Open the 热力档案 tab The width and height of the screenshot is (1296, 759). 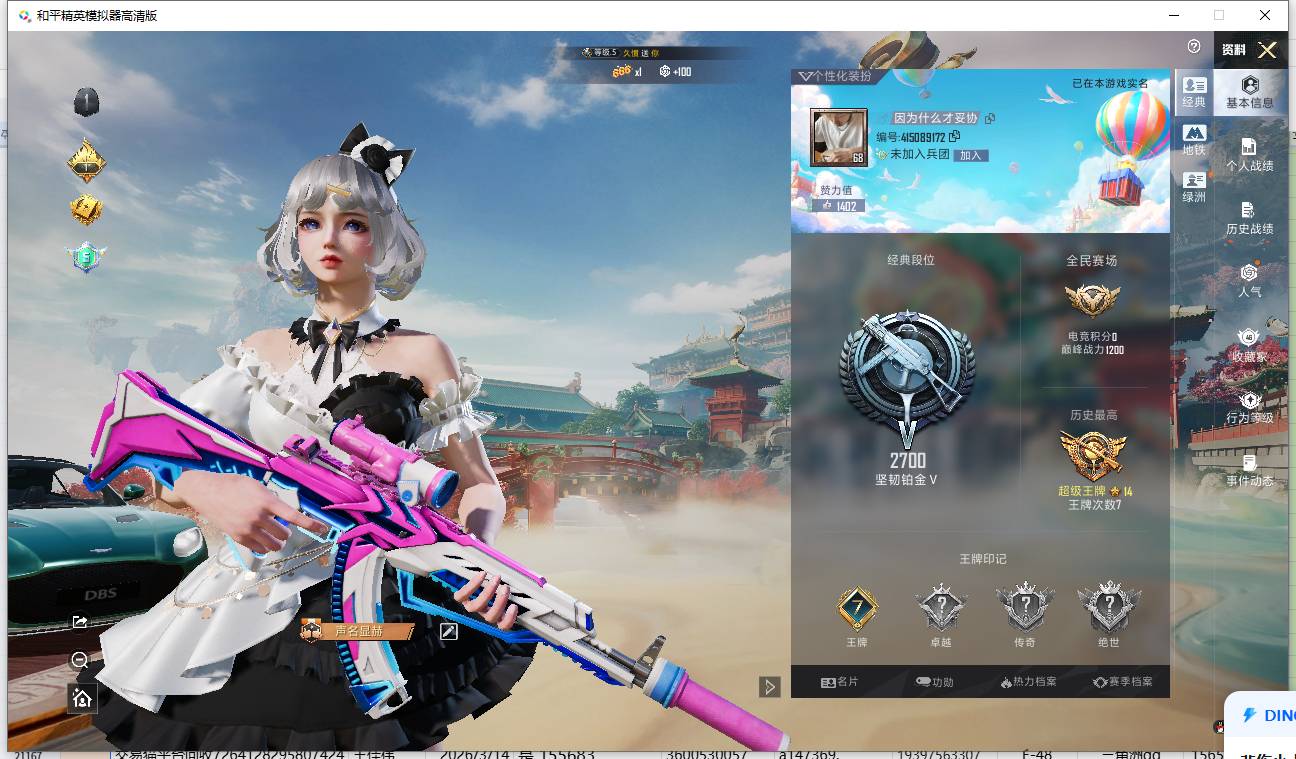[1027, 682]
